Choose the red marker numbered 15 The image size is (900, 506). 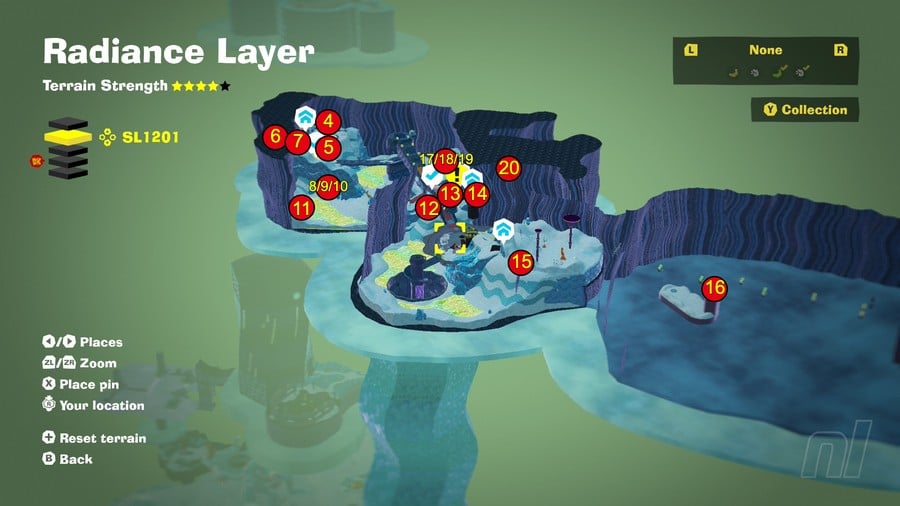pos(520,262)
